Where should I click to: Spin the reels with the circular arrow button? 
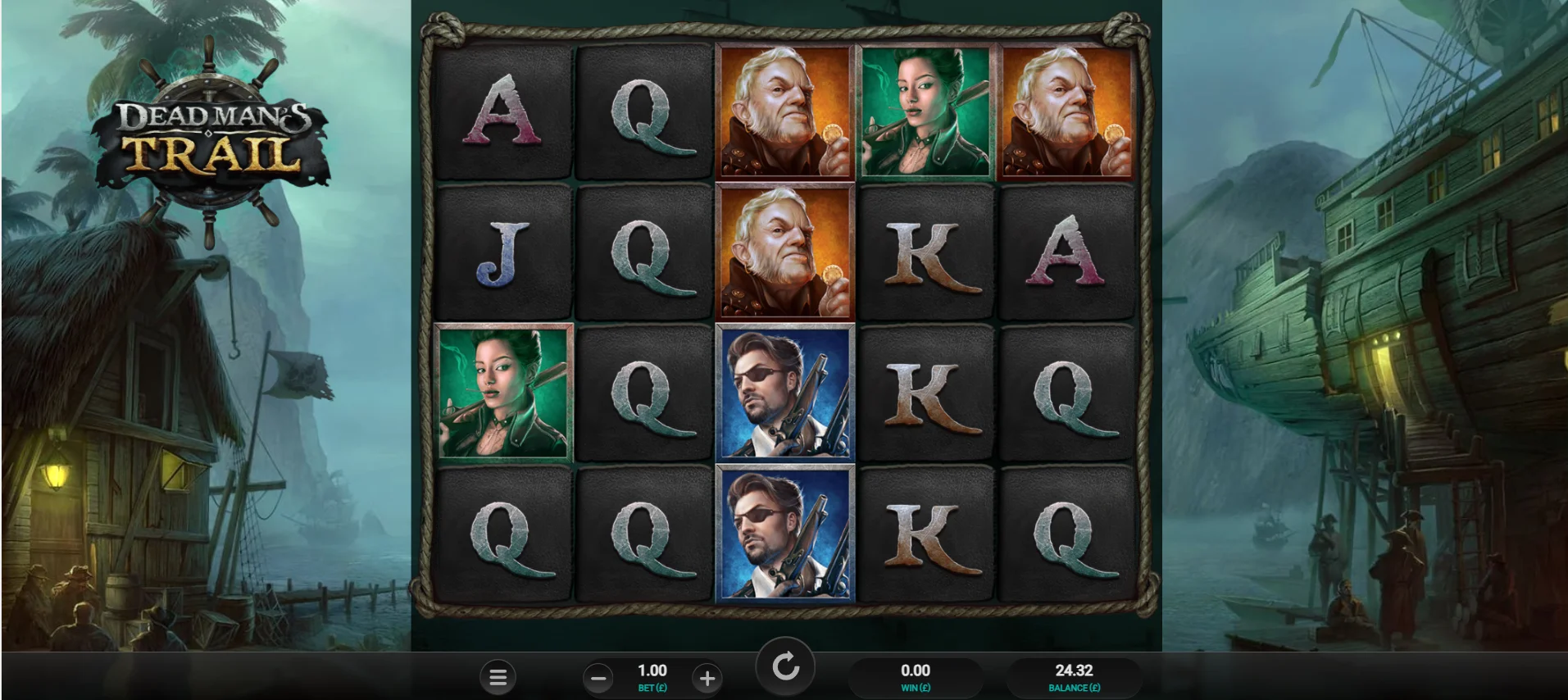(785, 667)
